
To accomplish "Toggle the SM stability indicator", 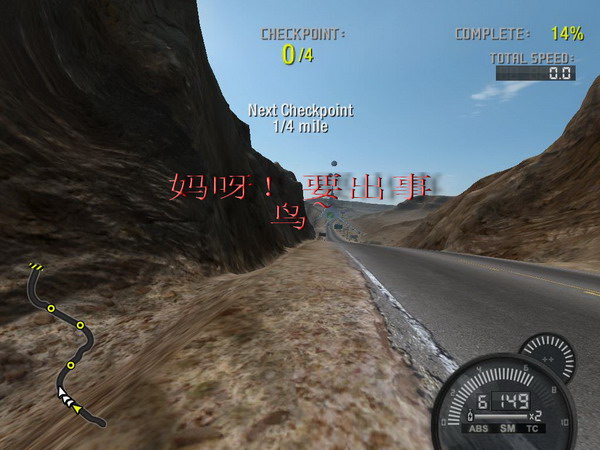I will pyautogui.click(x=507, y=428).
